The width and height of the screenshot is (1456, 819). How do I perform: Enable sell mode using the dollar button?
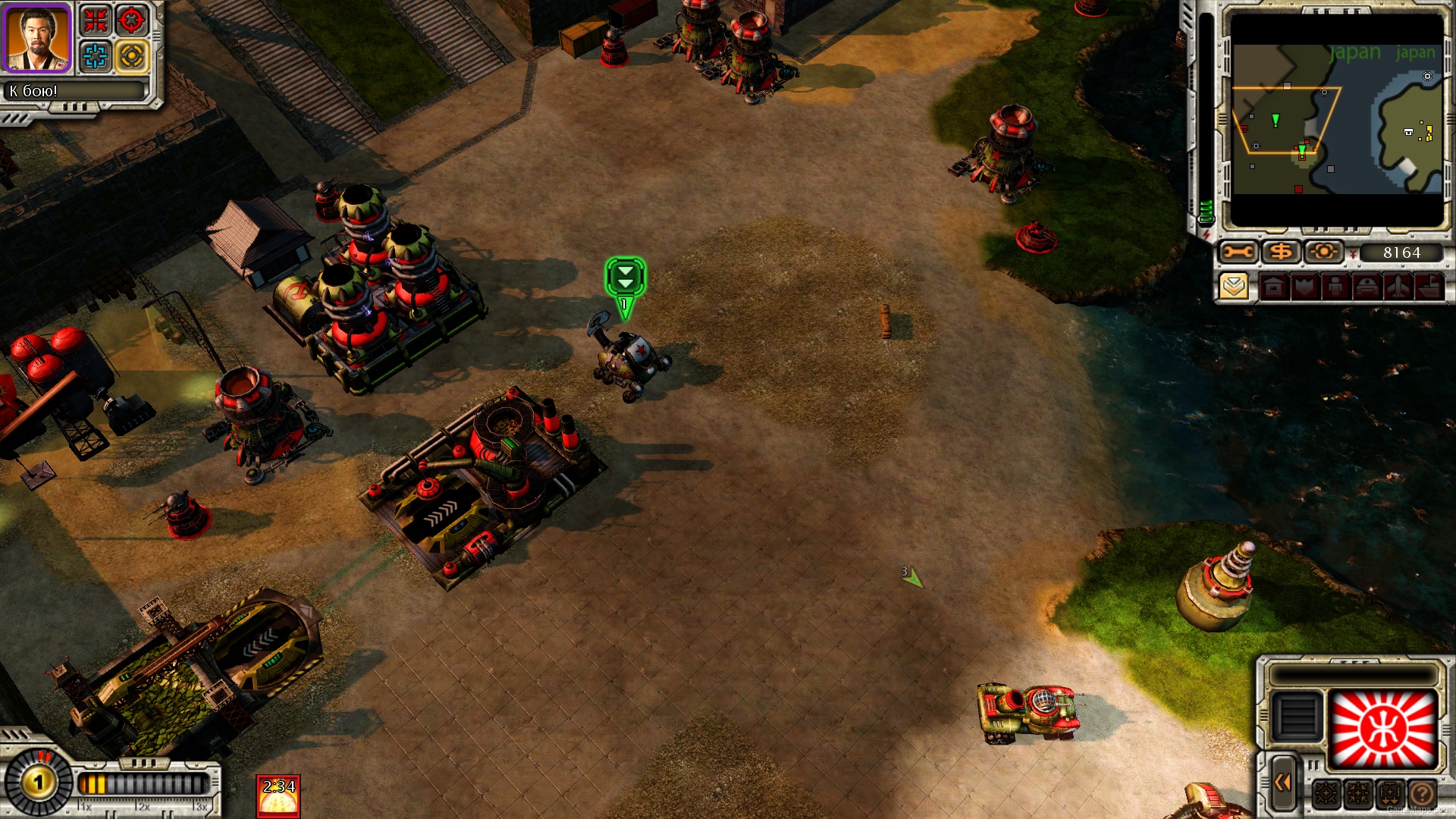coord(1281,252)
